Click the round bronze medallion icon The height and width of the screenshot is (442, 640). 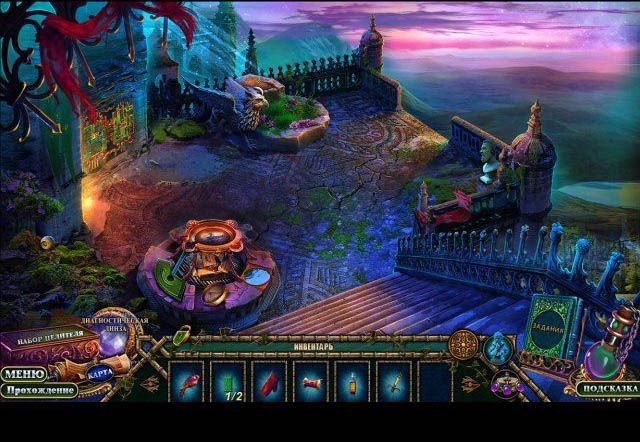[465, 343]
